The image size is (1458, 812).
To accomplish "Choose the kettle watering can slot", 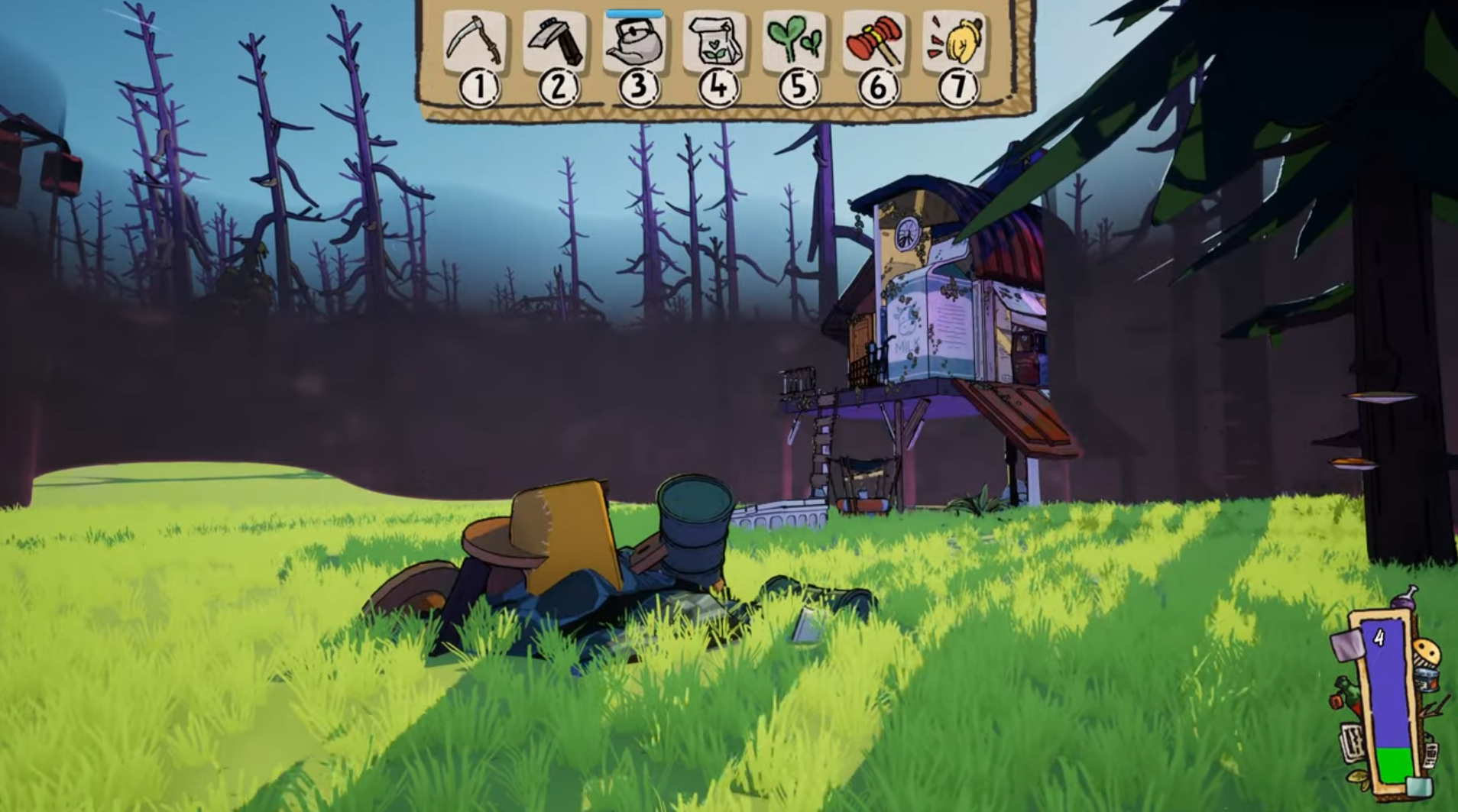I will (x=635, y=42).
